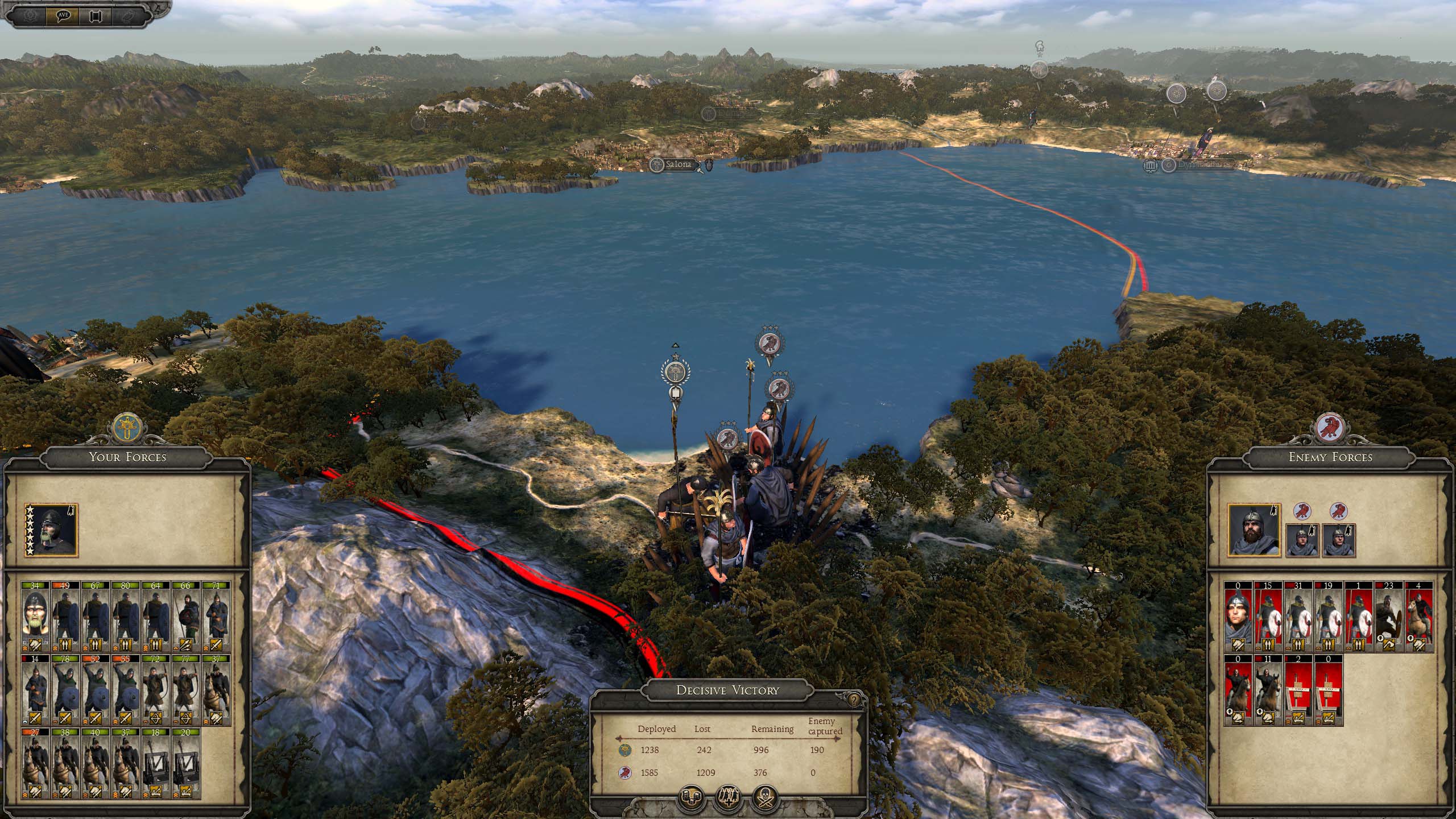Choose the archer unit card with 72 men
This screenshot has width=1456, height=819.
(155, 690)
